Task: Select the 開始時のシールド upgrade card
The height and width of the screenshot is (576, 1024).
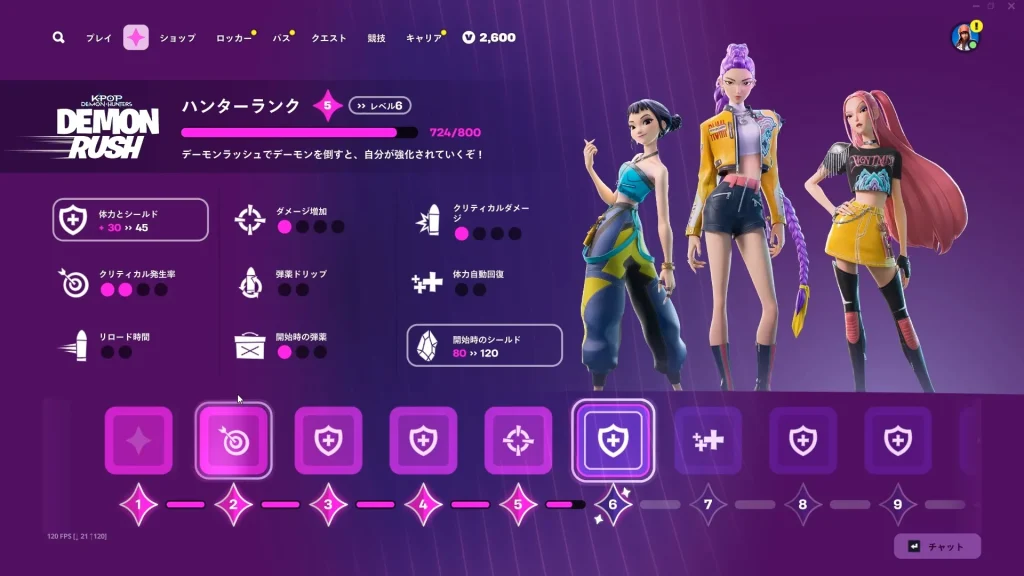Action: point(484,345)
